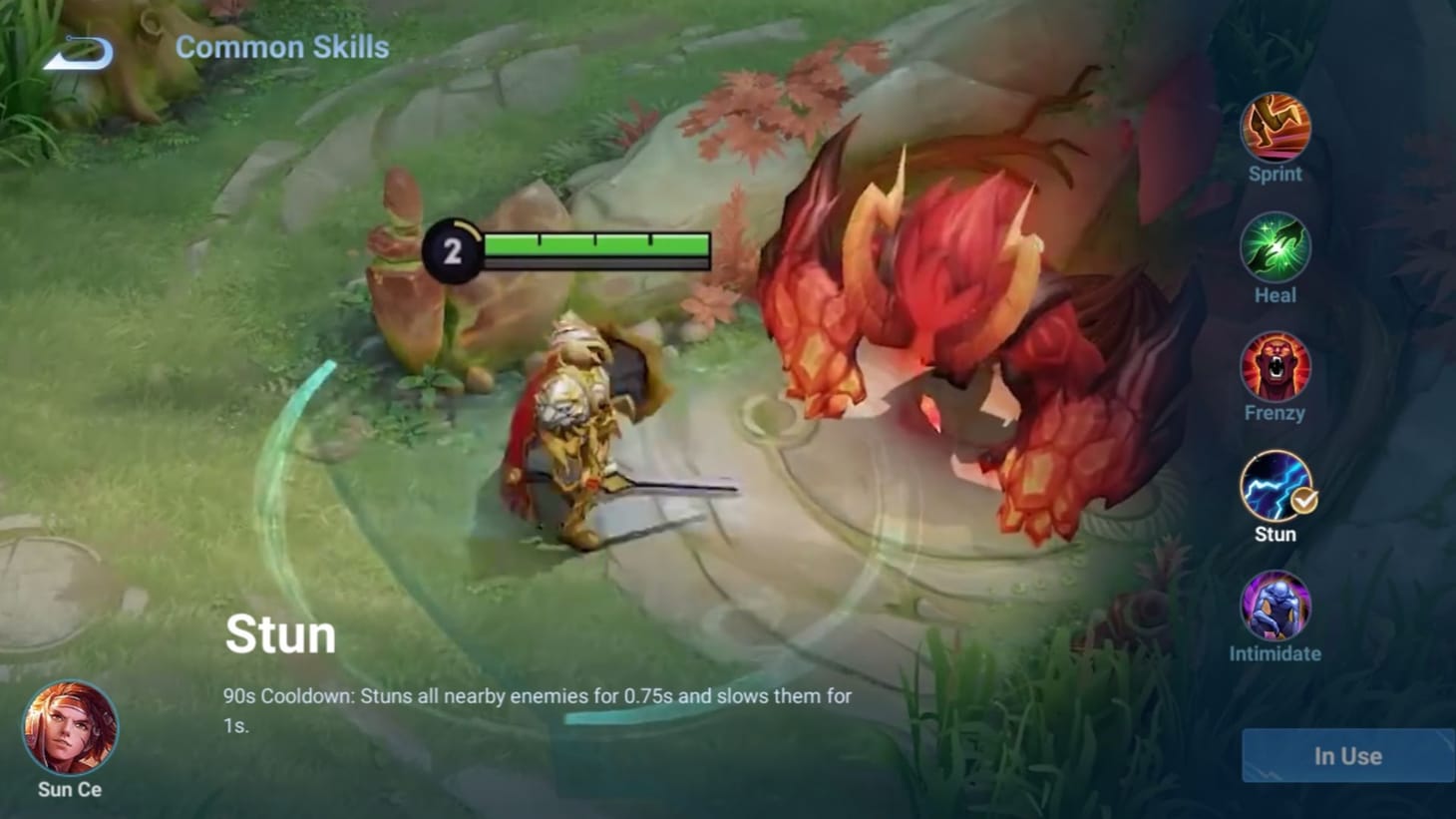Click the Heal label text
This screenshot has width=1456, height=819.
tap(1275, 295)
